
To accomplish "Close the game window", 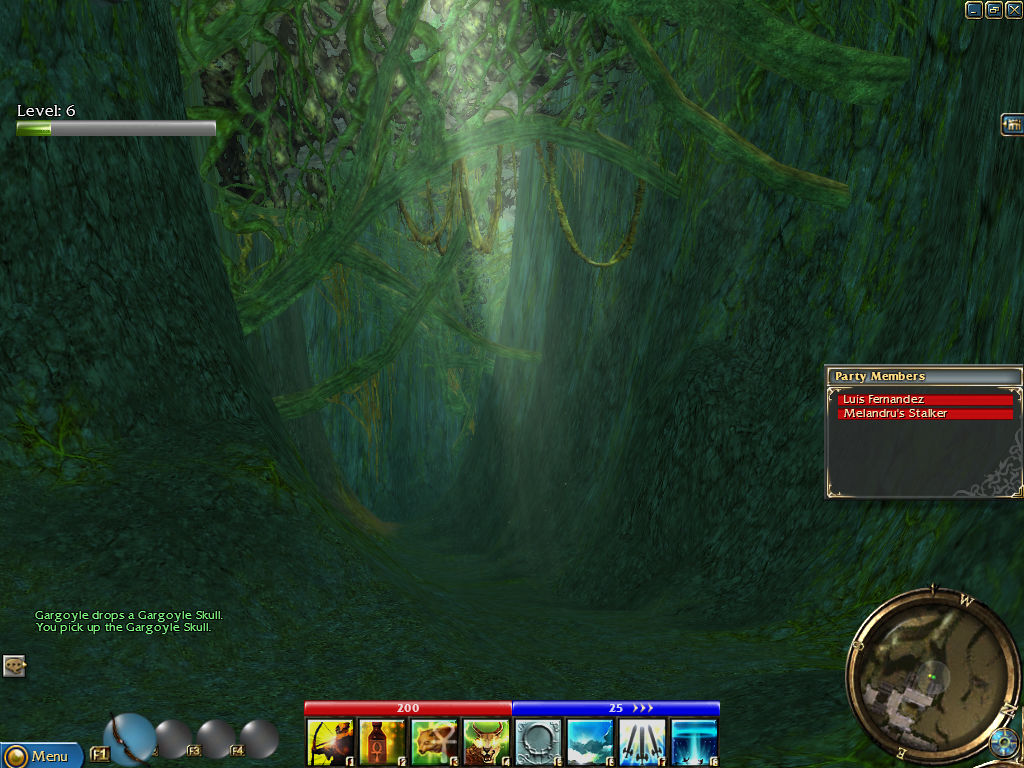I will coord(1013,10).
